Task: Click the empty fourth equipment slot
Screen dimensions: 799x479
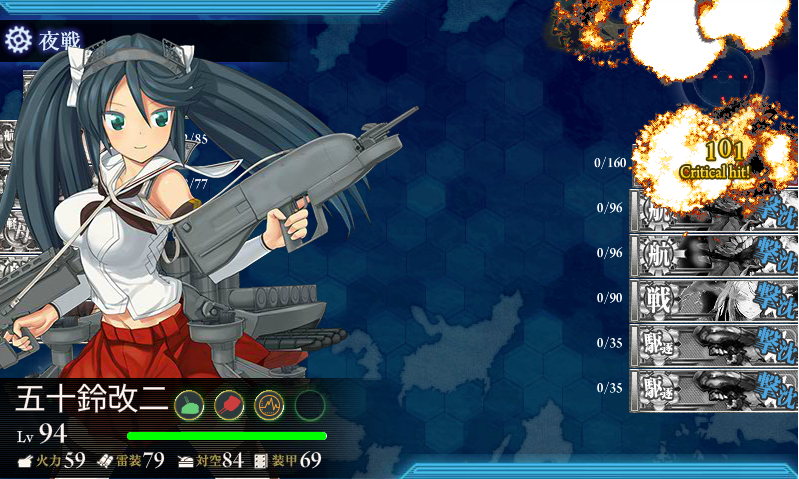Action: 311,405
